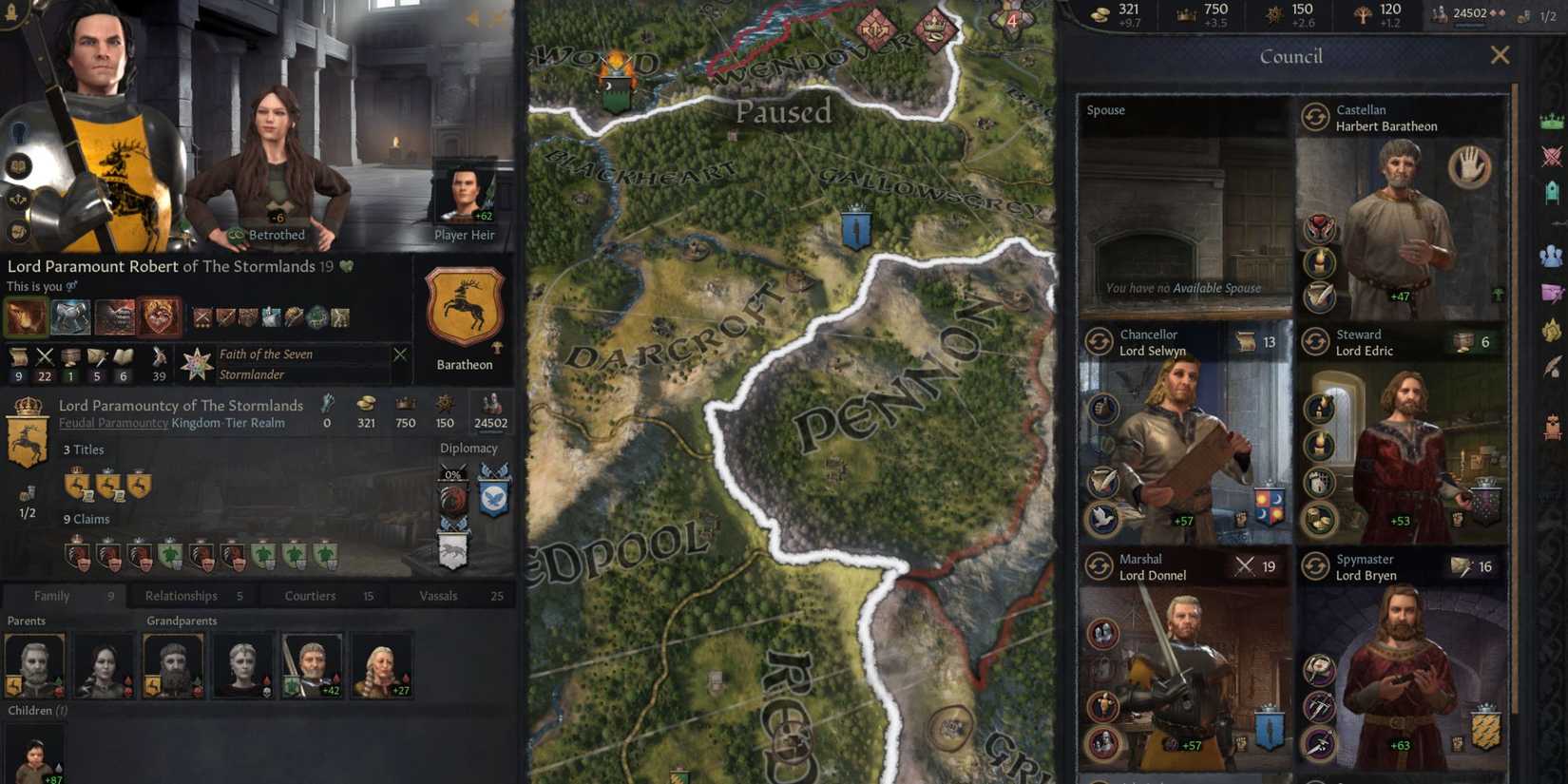Switch the titles list to page 2

pyautogui.click(x=25, y=509)
